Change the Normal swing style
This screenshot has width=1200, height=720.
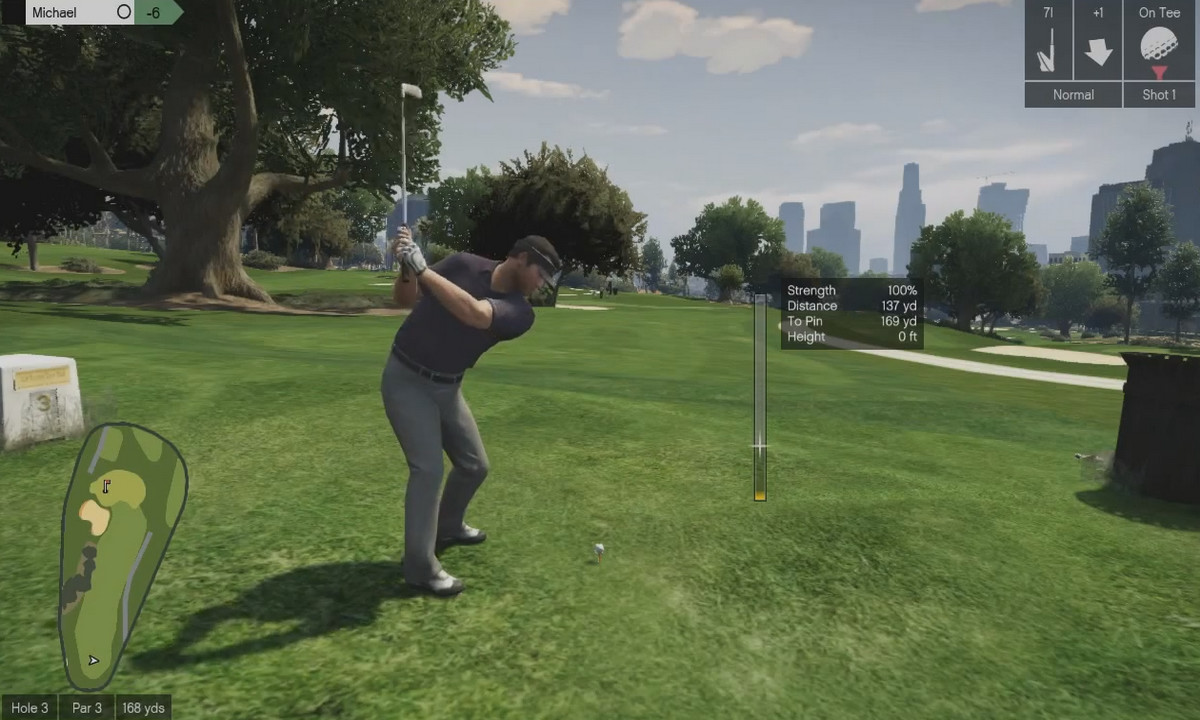1073,95
